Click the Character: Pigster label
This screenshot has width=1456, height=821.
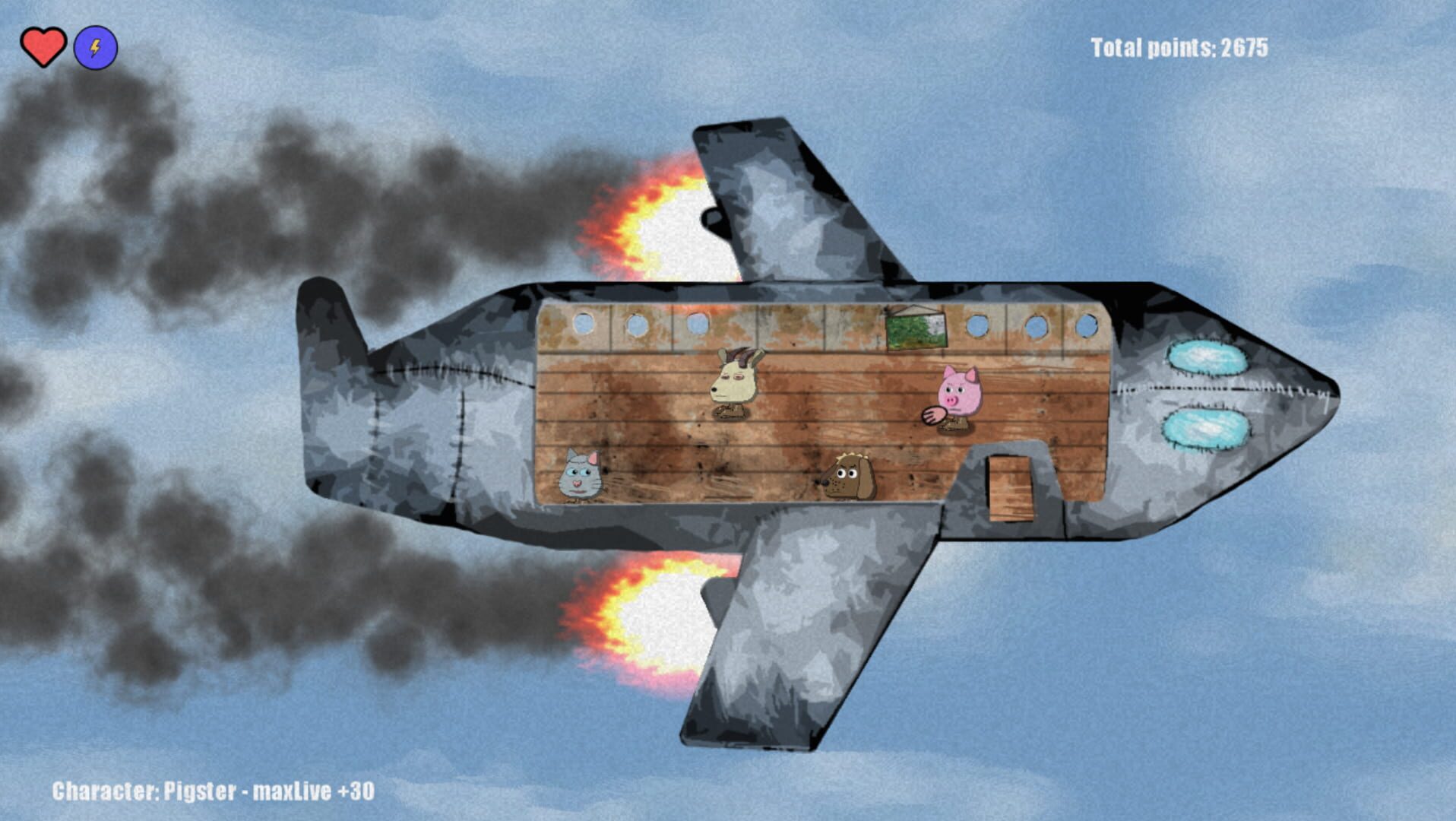click(210, 791)
